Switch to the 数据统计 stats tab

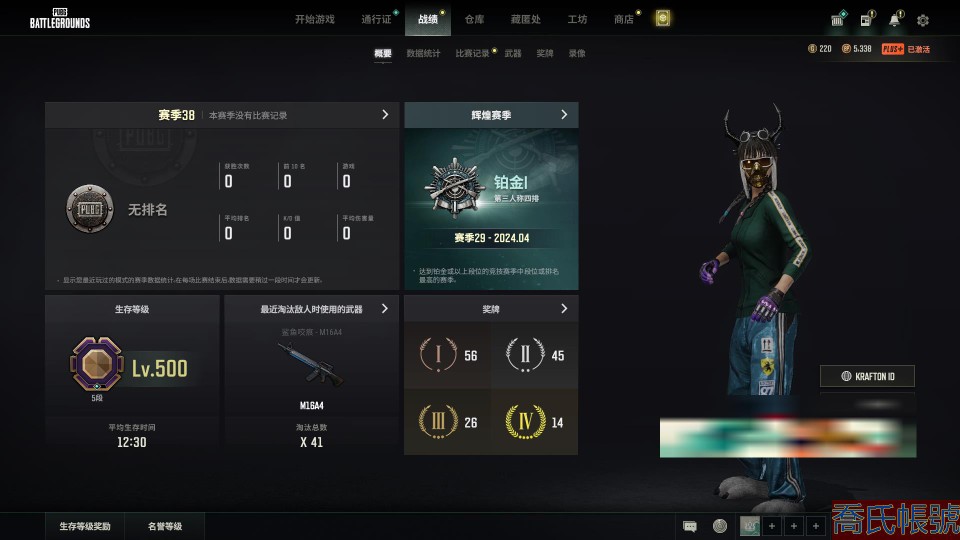tap(423, 53)
